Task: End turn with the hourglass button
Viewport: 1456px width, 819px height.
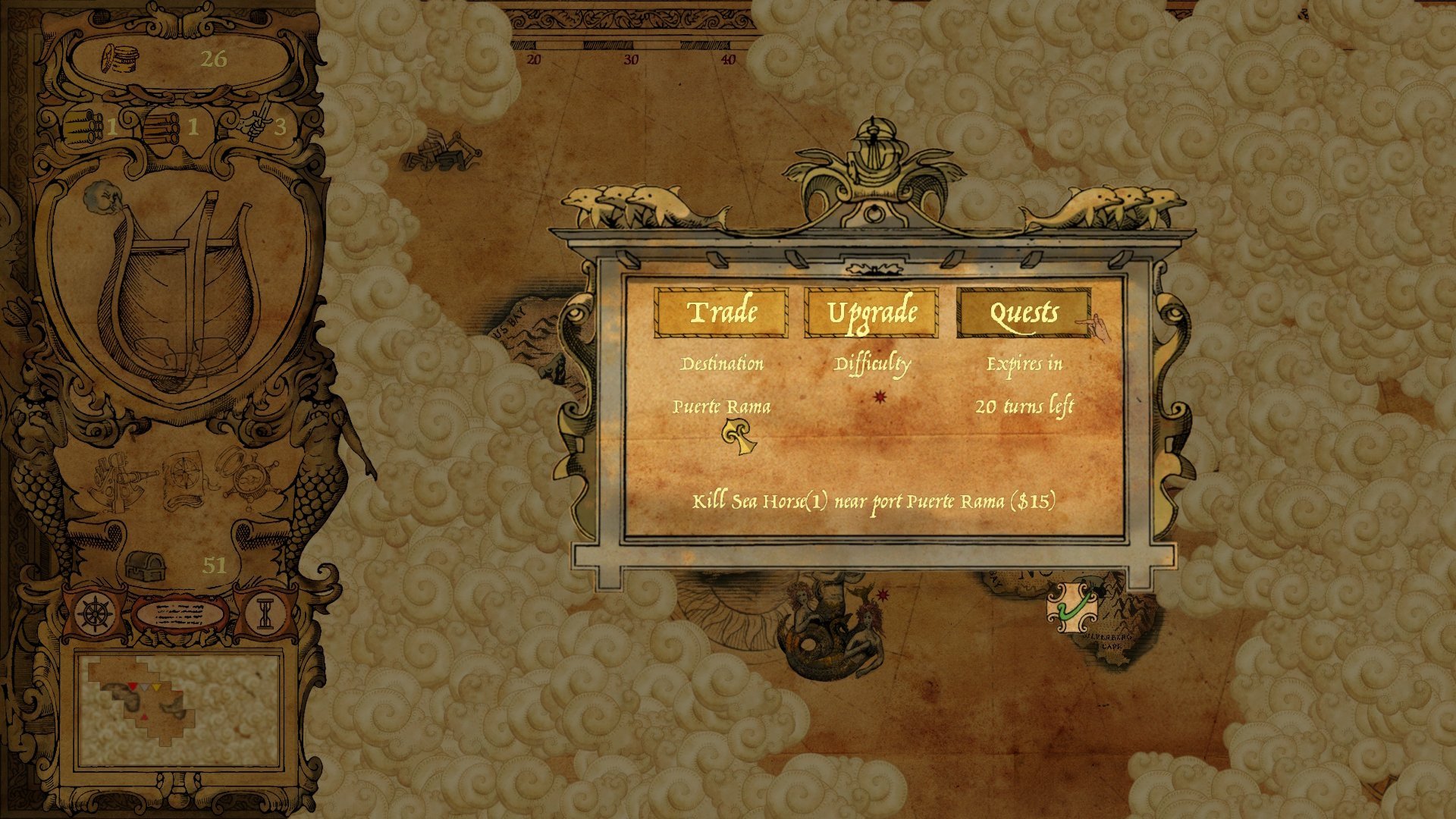Action: click(264, 614)
